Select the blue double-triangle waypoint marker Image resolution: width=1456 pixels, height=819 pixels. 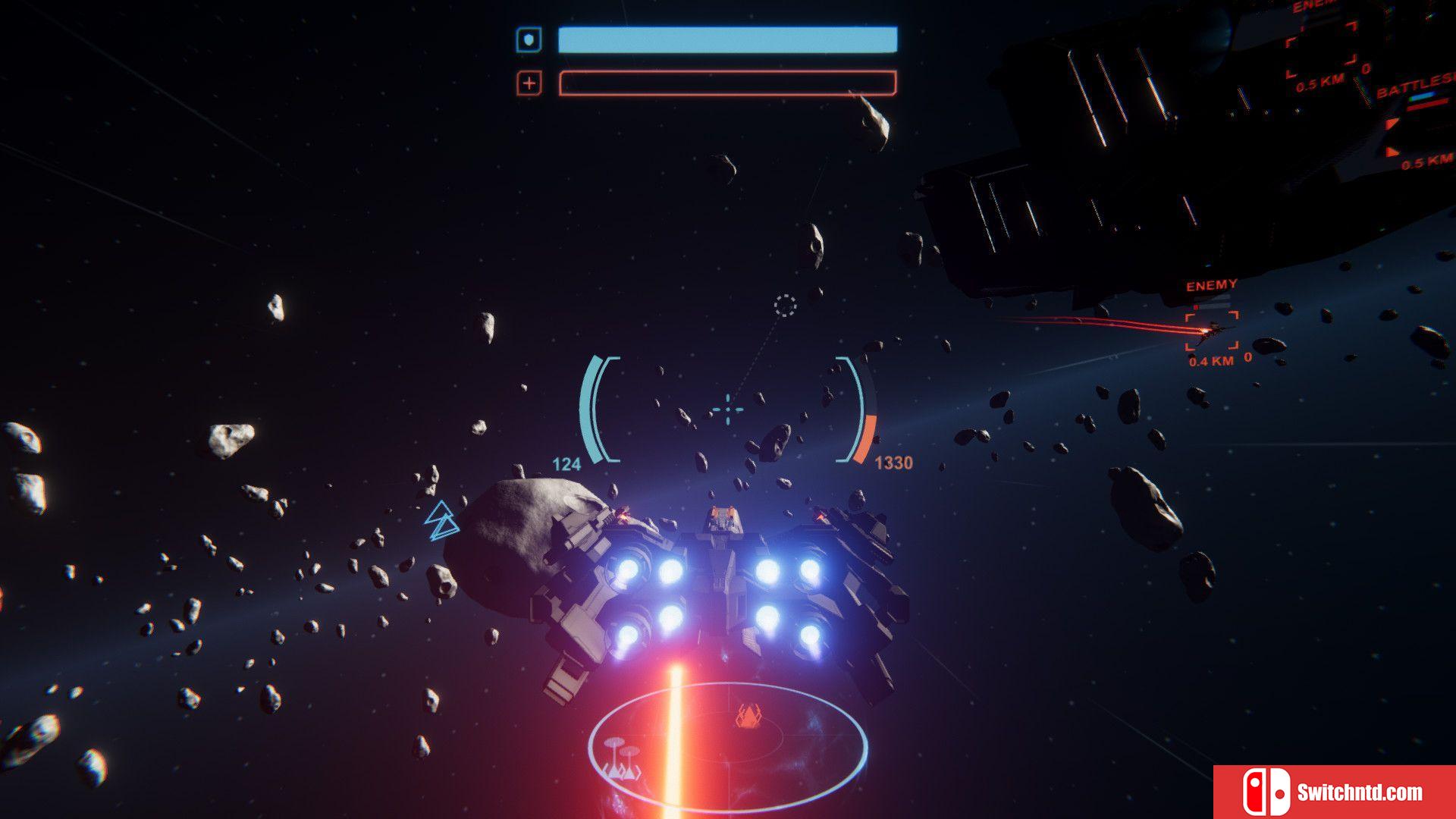point(441,520)
